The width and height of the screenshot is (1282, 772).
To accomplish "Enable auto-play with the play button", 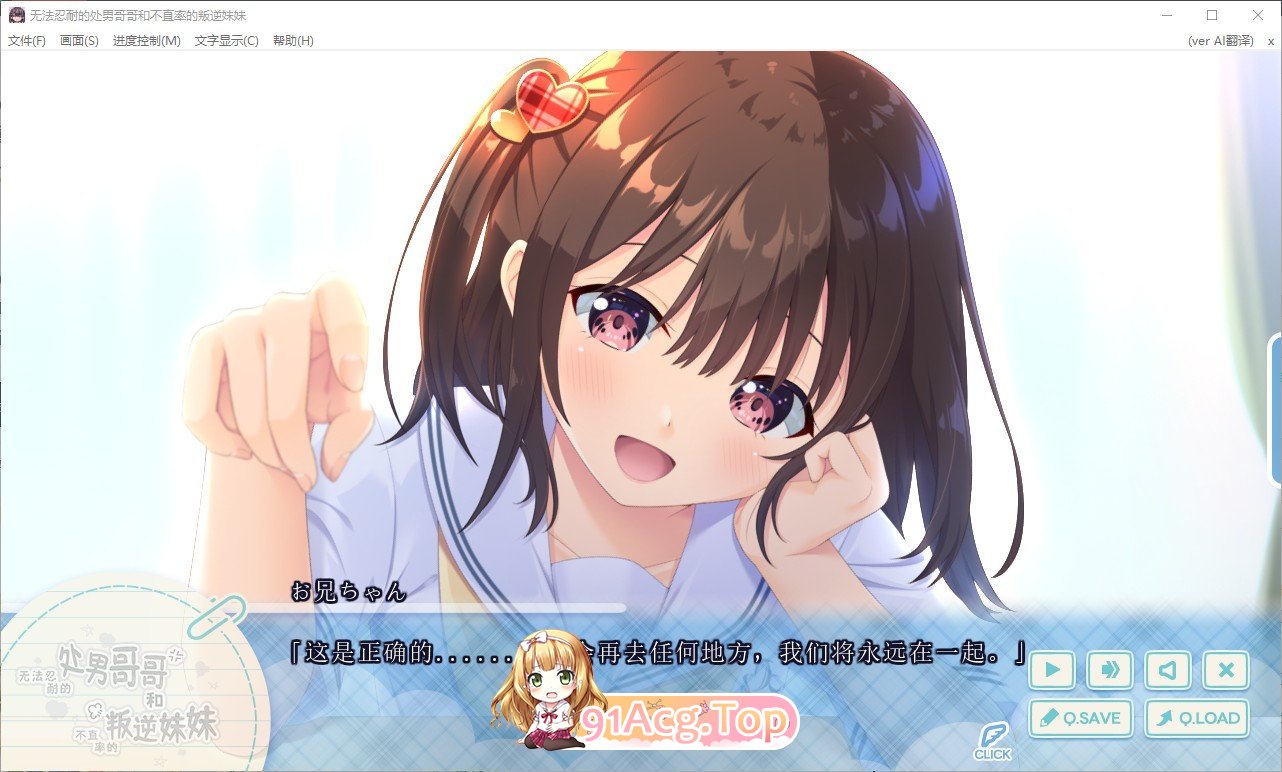I will coord(1051,670).
